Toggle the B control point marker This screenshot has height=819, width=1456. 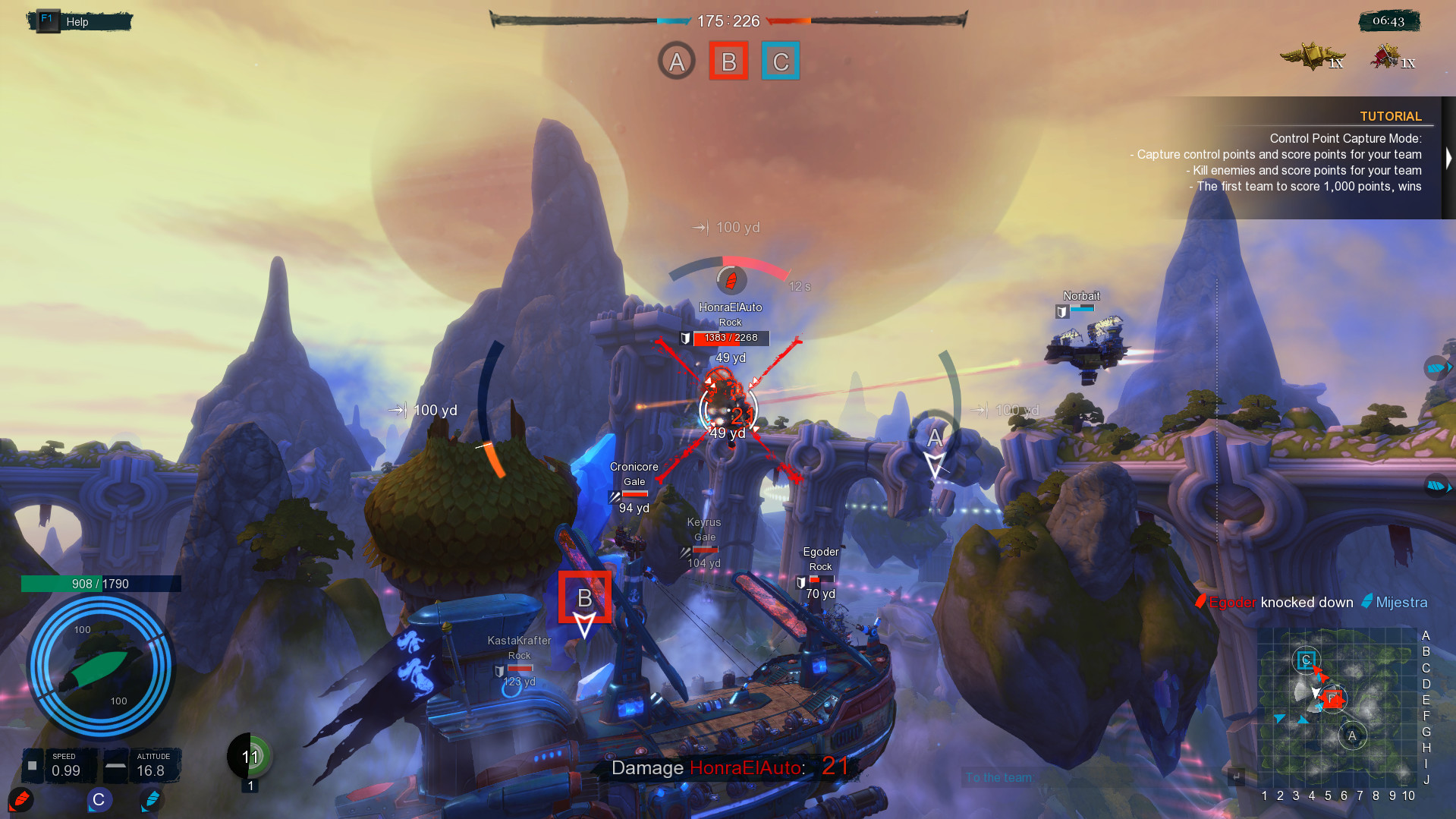pos(728,61)
